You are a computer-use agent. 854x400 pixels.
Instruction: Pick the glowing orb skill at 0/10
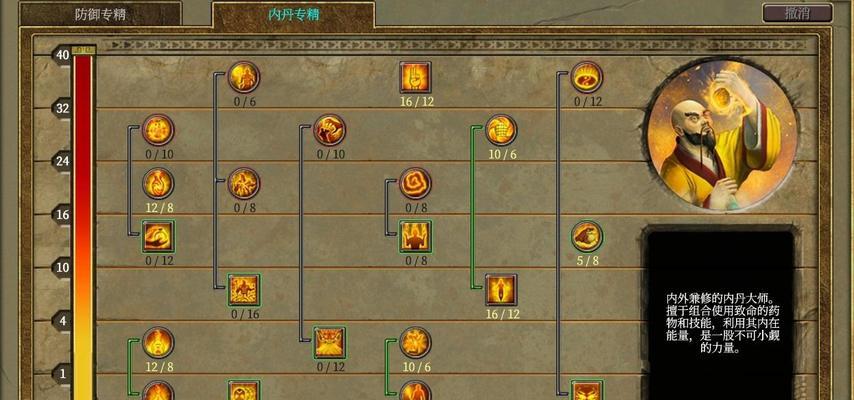tap(158, 130)
